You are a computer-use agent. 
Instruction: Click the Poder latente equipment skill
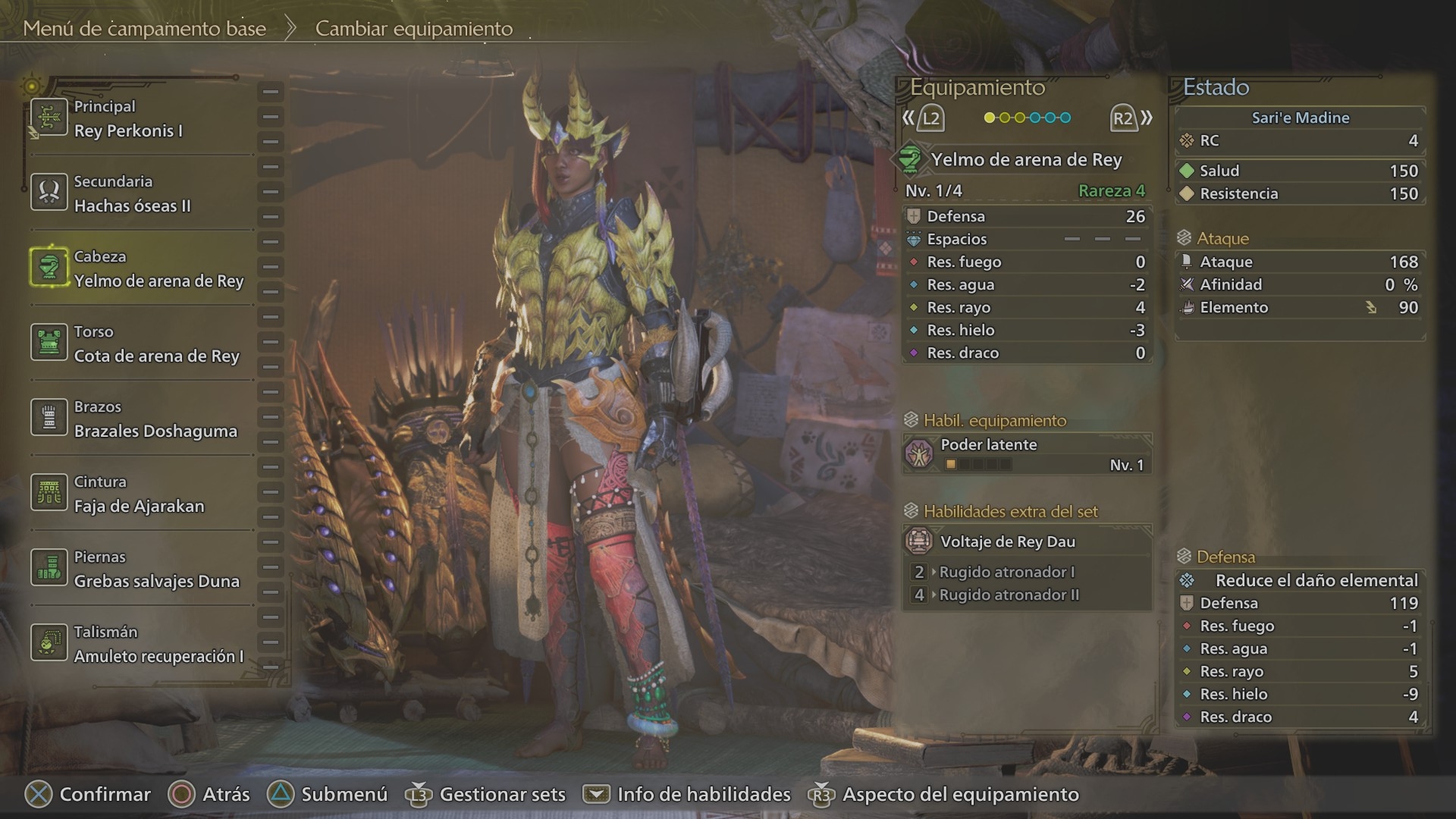click(x=1027, y=454)
